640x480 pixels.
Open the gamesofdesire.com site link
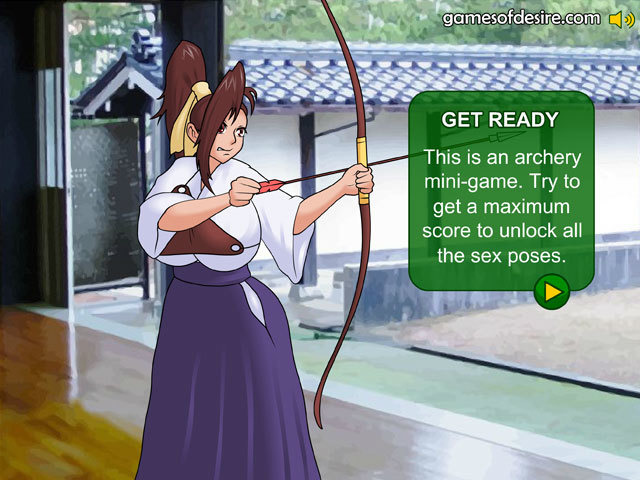click(520, 19)
